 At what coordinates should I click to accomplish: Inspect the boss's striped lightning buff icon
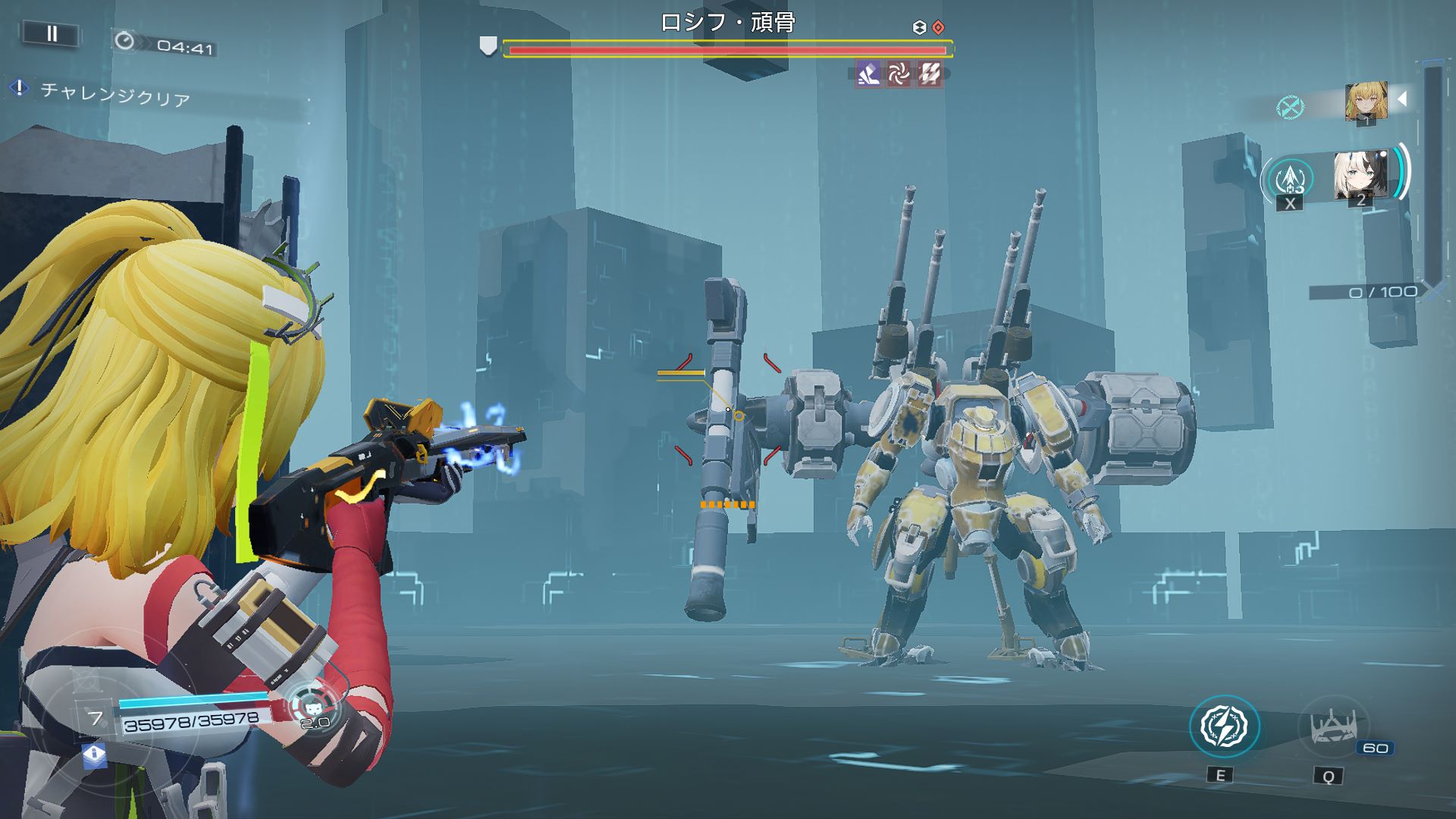click(930, 74)
